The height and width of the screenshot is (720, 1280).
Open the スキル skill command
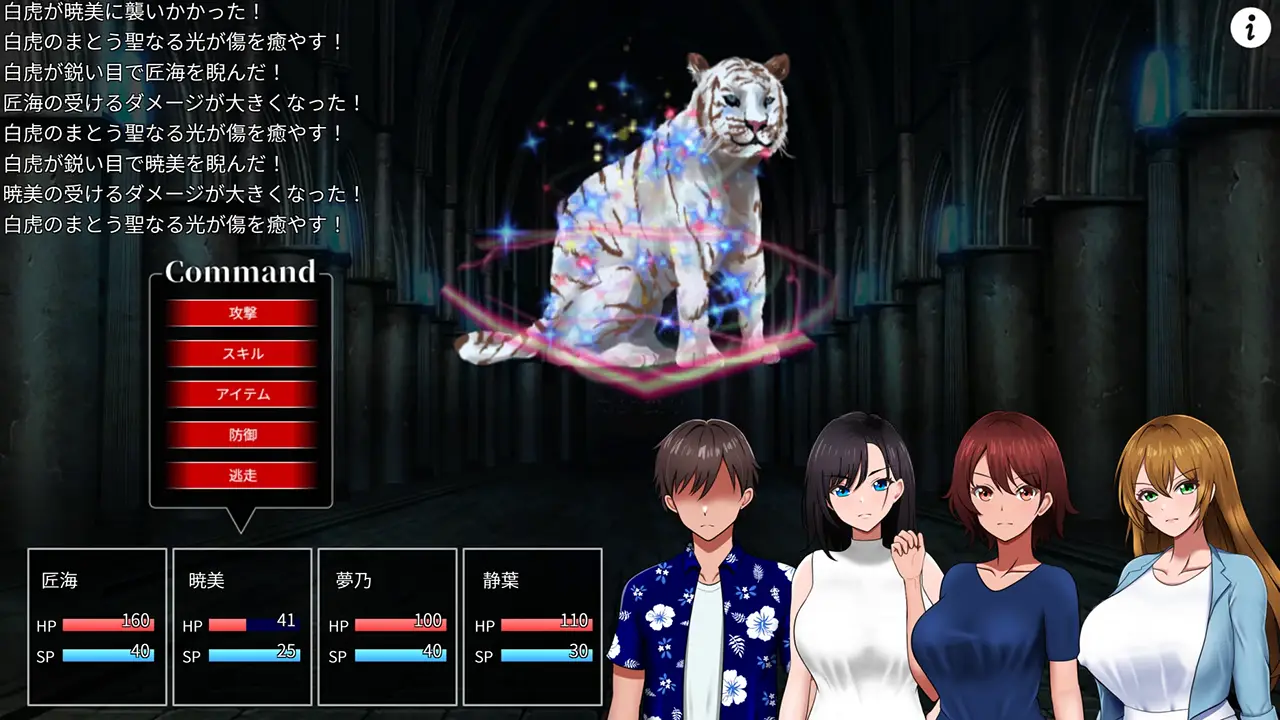pos(242,354)
